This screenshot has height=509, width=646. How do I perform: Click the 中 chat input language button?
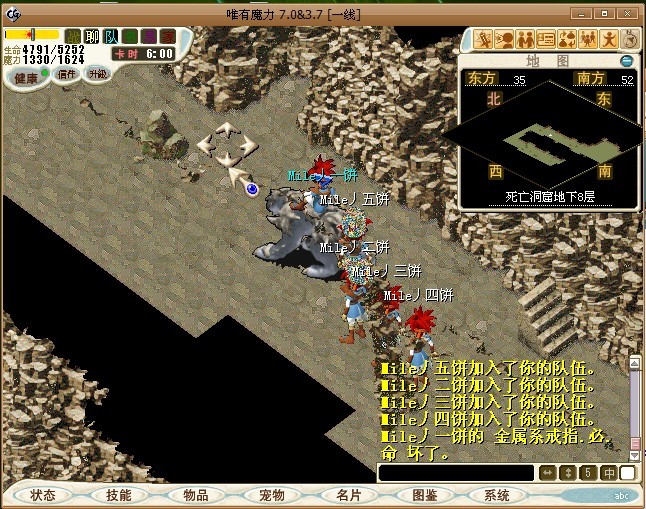(608, 473)
